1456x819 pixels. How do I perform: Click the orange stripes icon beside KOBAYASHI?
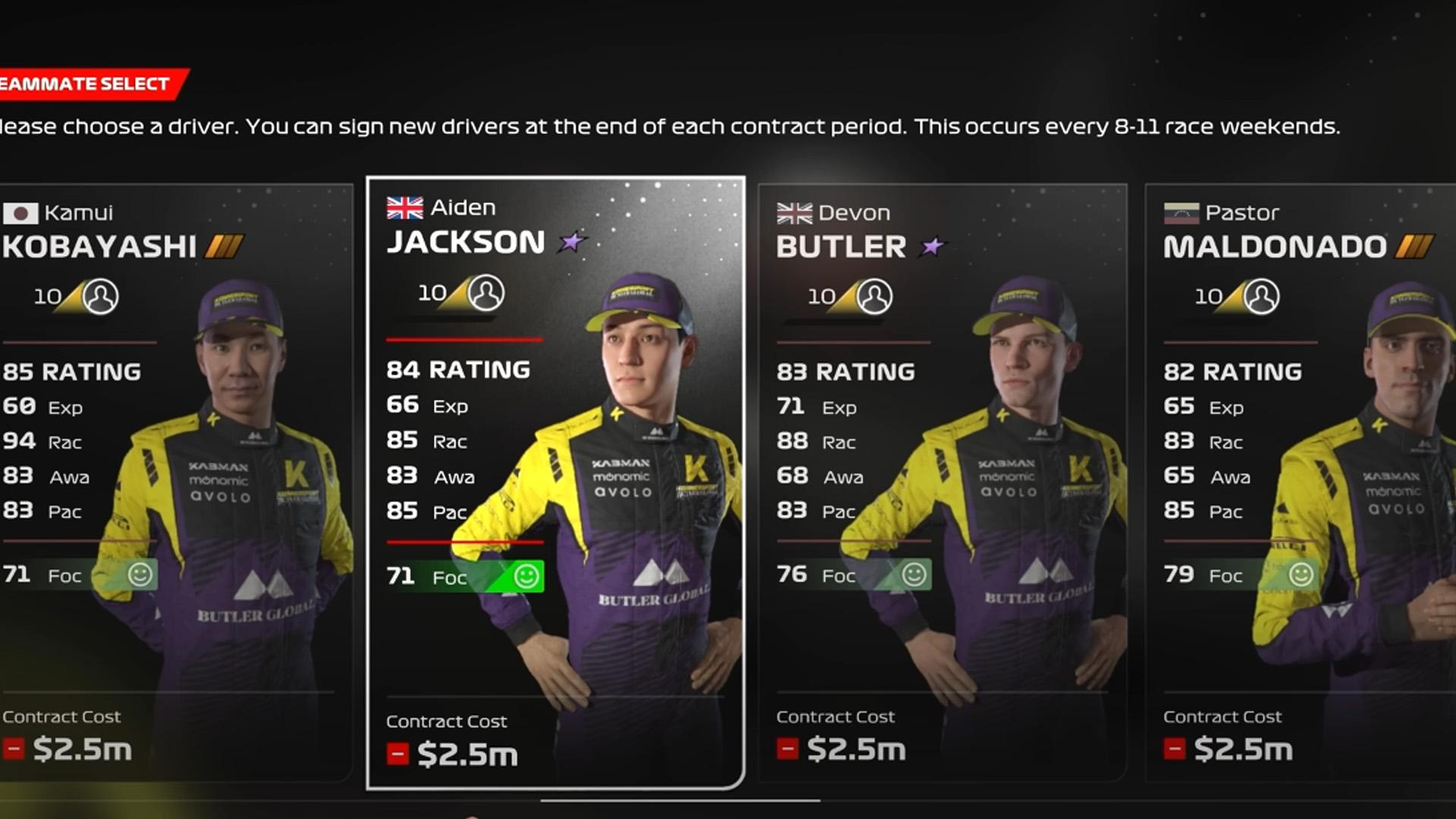[x=223, y=246]
